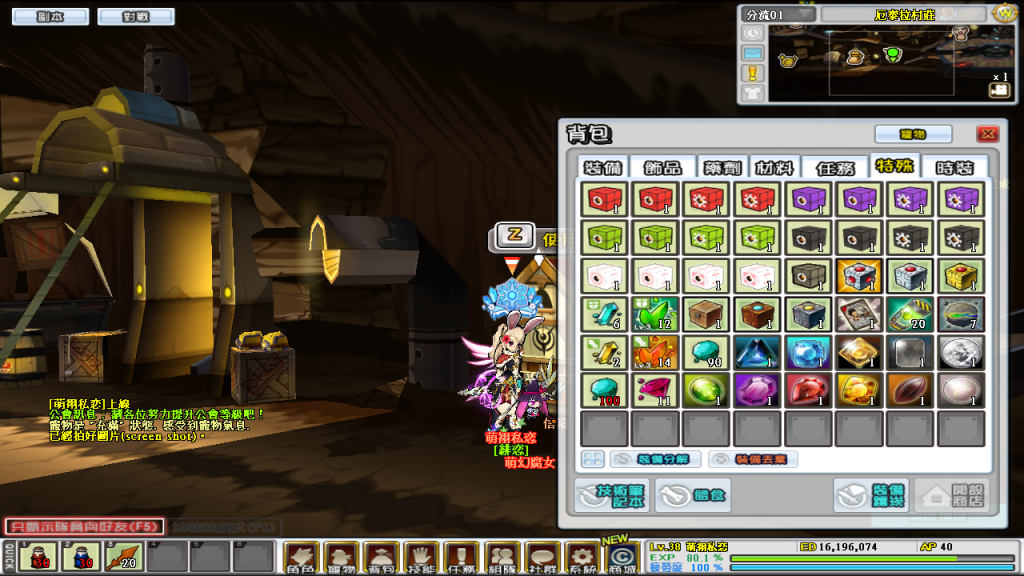Open the 對戰 PvP button

[137, 17]
